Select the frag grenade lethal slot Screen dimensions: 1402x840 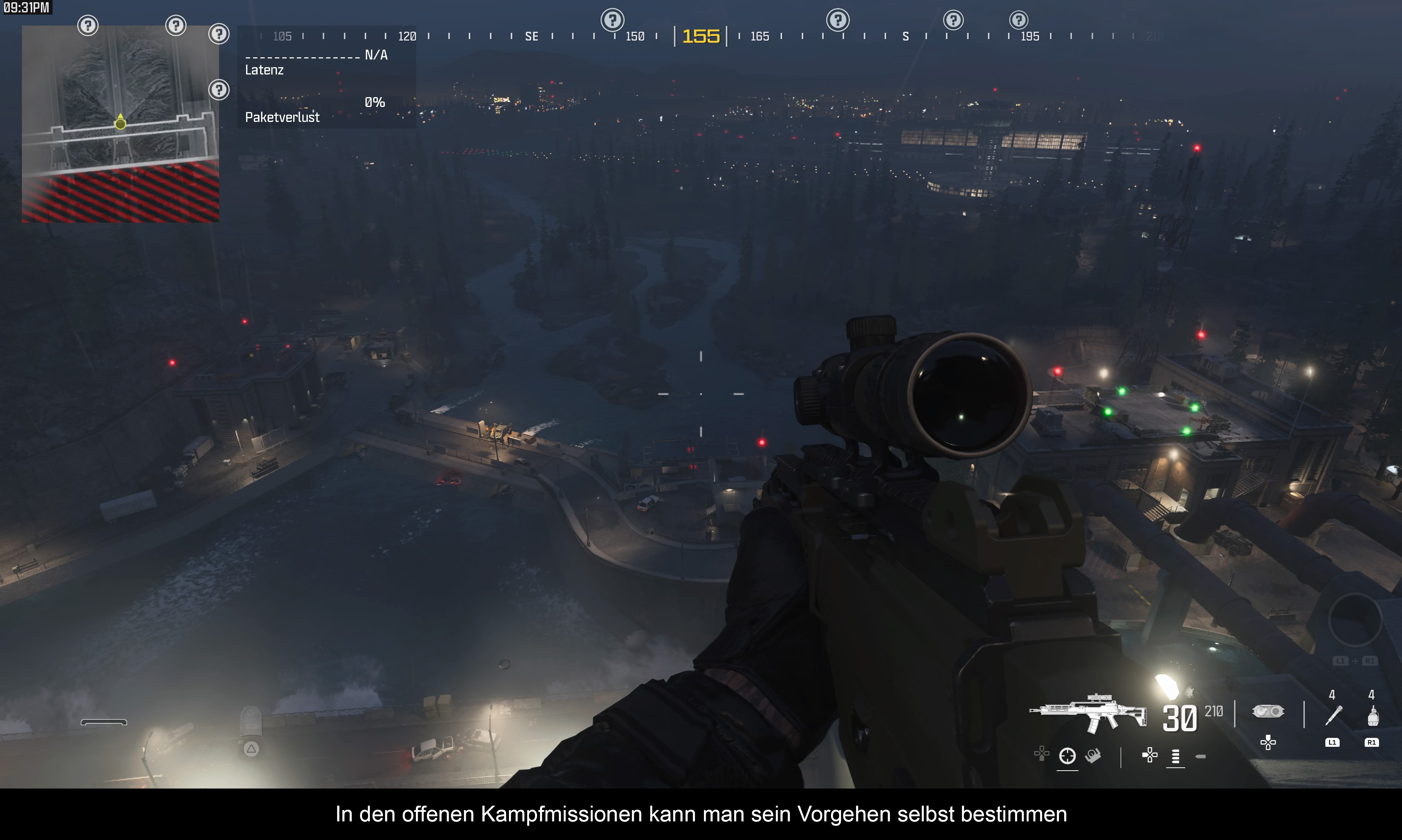point(1372,716)
